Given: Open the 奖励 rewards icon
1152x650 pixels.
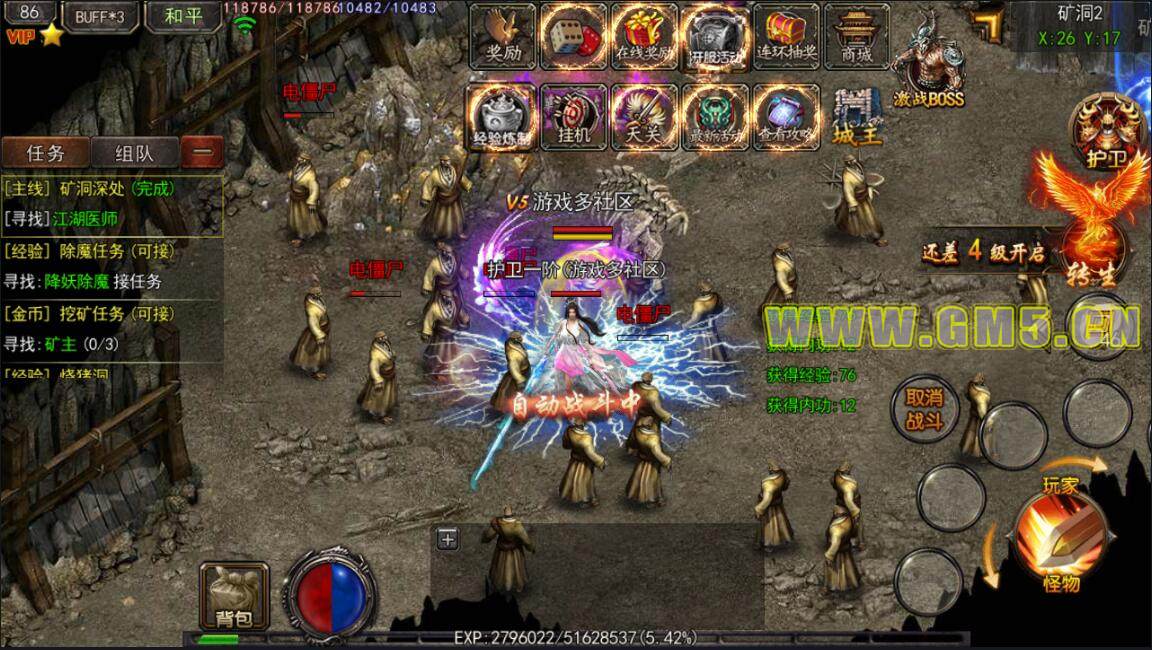Looking at the screenshot, I should [502, 34].
